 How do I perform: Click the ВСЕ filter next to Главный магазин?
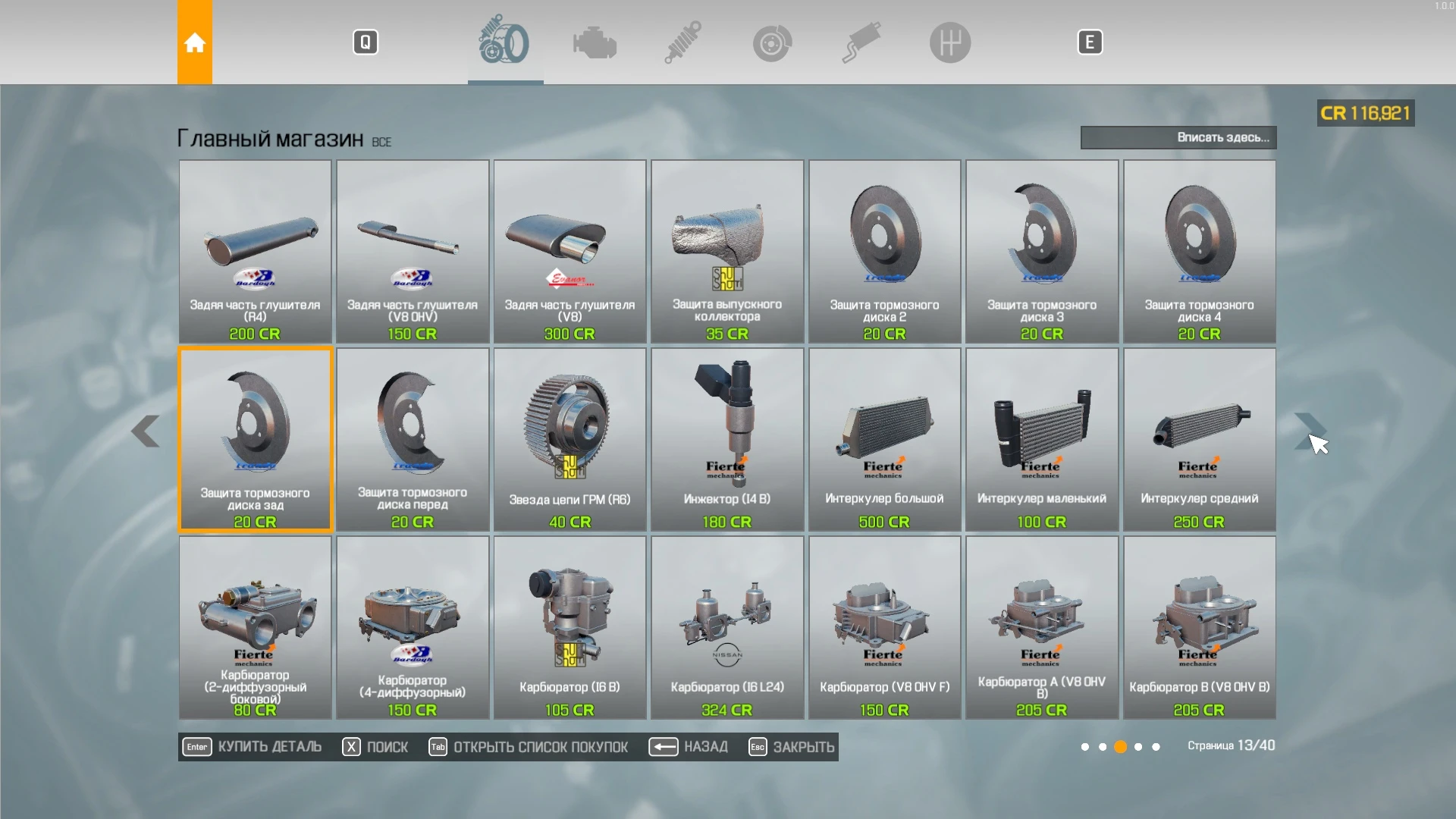381,141
